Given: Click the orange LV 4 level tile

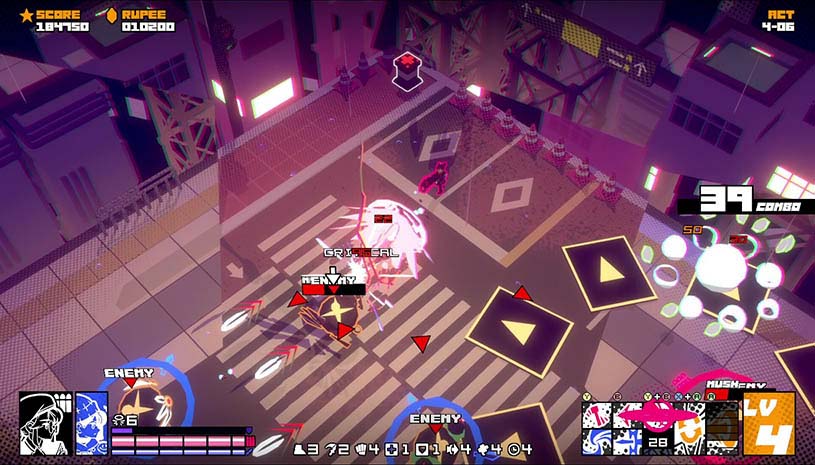Looking at the screenshot, I should click(x=768, y=423).
